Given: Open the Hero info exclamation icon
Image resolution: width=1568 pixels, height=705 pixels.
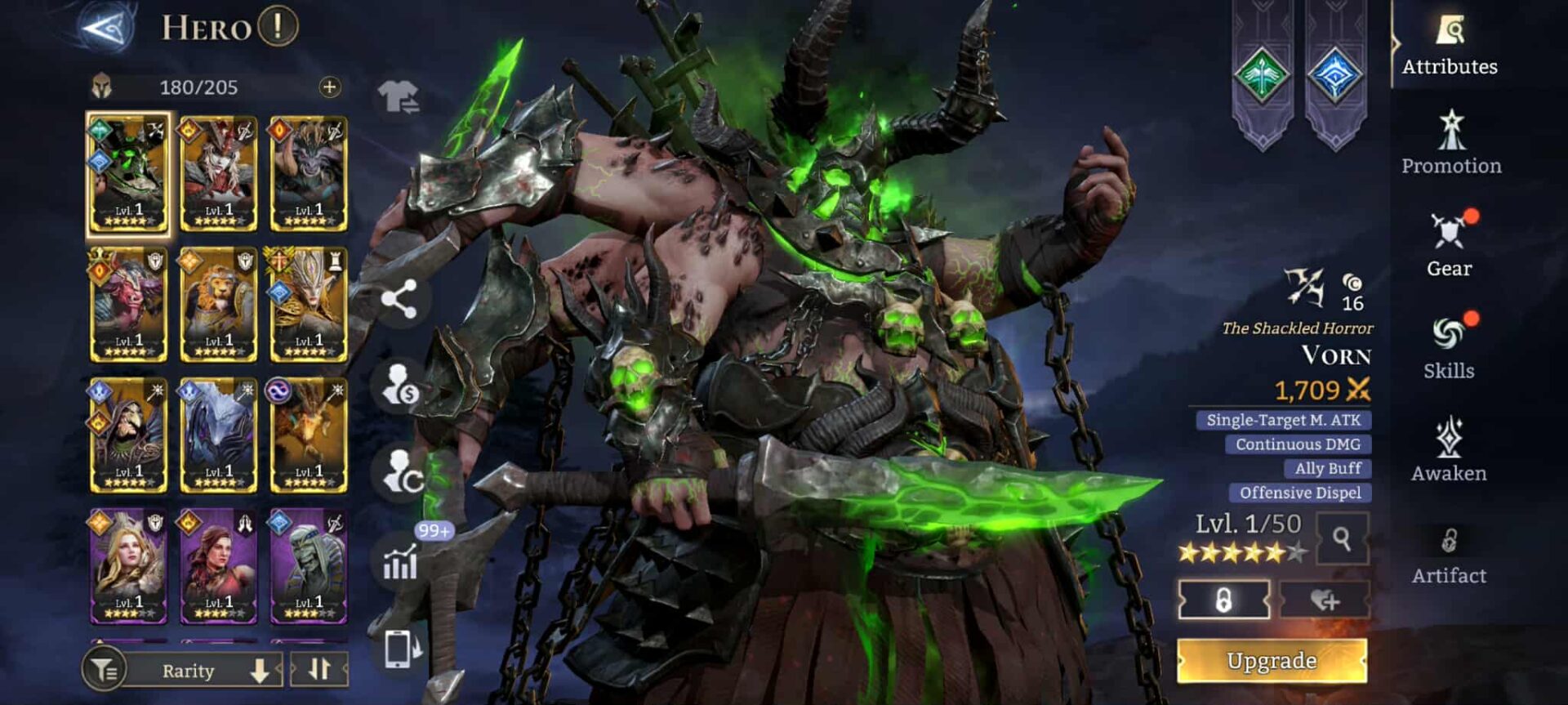Looking at the screenshot, I should point(278,27).
